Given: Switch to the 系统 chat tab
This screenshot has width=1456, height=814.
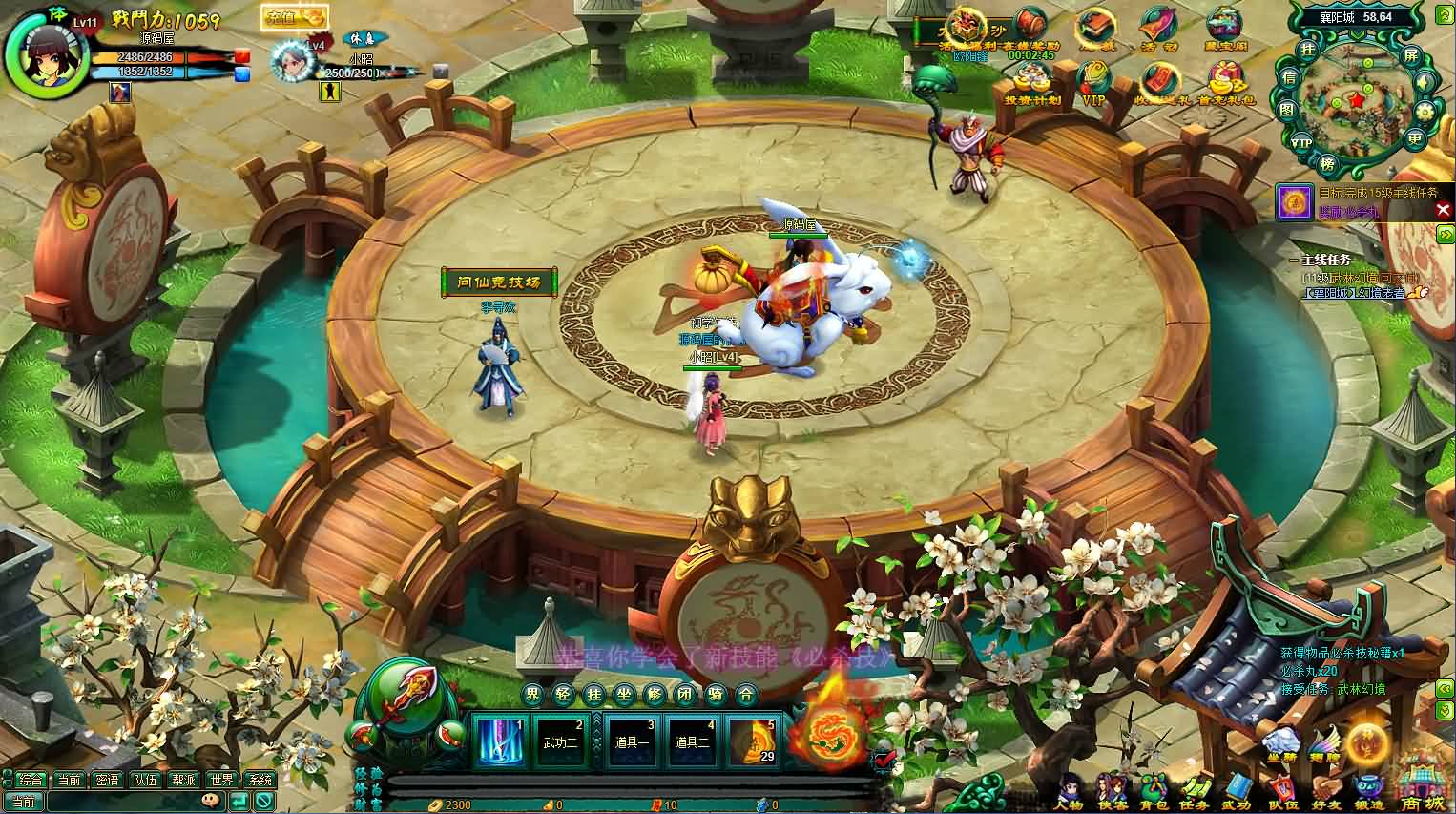Looking at the screenshot, I should (x=259, y=779).
